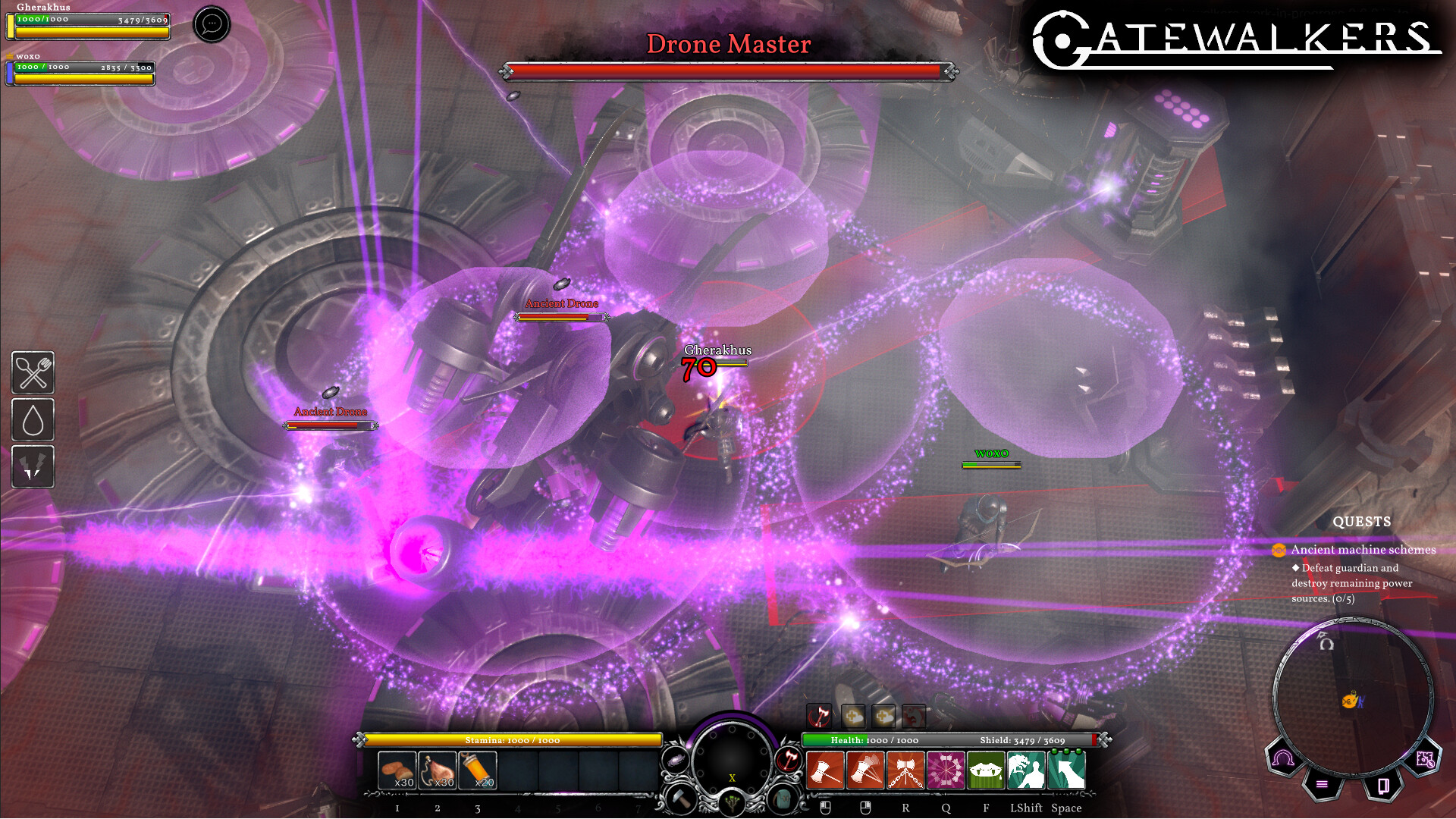
Task: Click the red axe buff icon above health bar
Action: [x=819, y=716]
